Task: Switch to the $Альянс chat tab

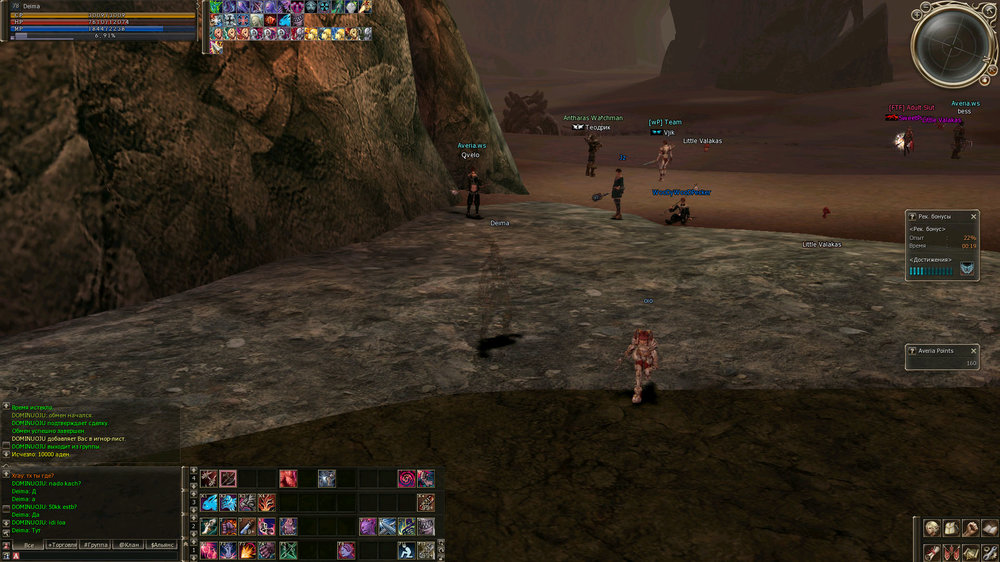Action: (162, 545)
